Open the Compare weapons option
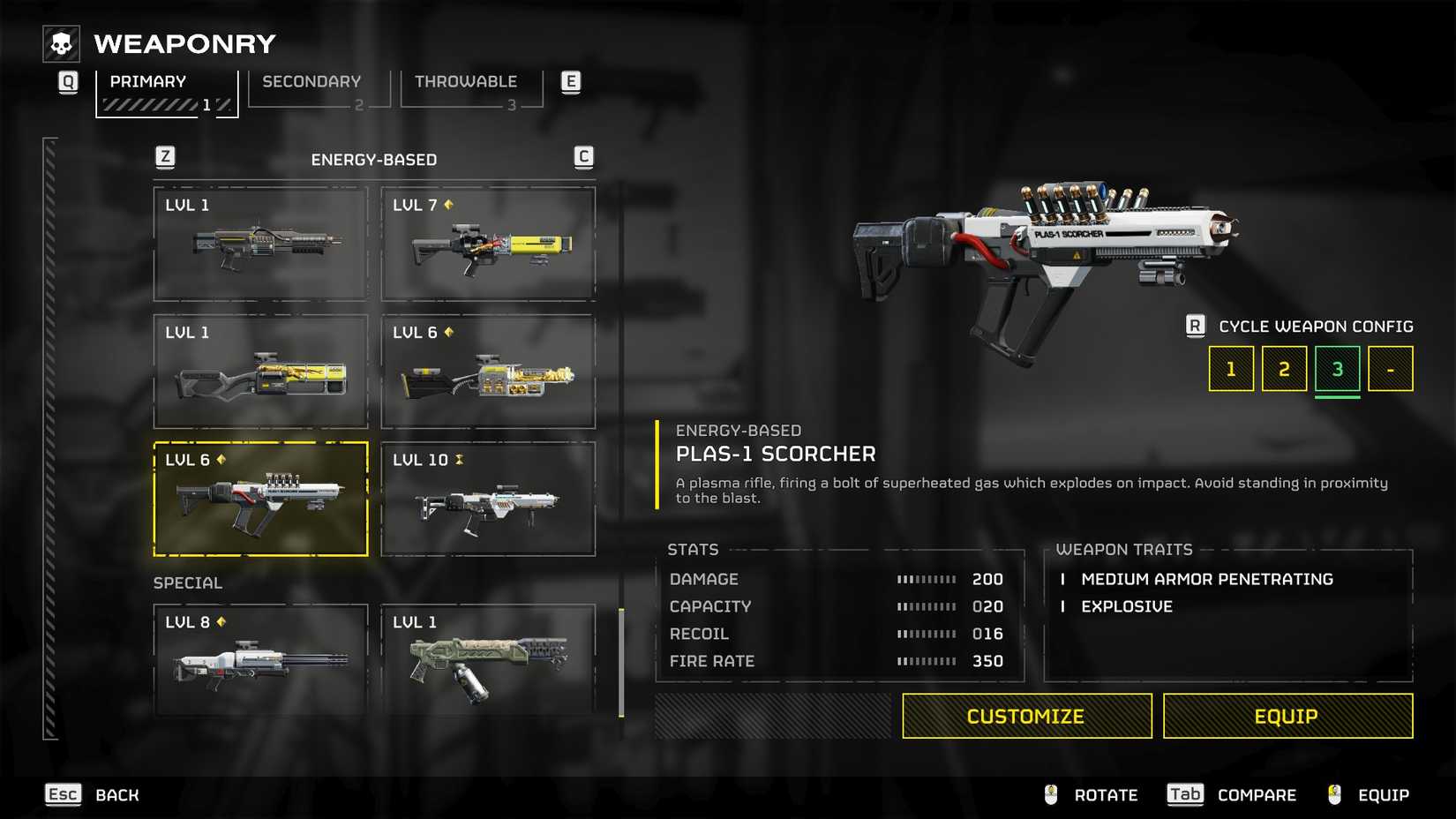The image size is (1456, 819). point(1232,795)
